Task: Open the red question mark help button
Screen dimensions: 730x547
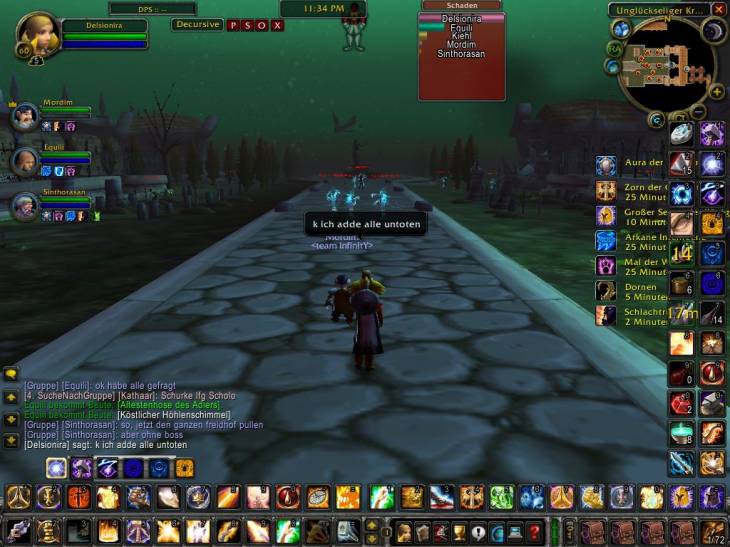Action: [x=535, y=531]
